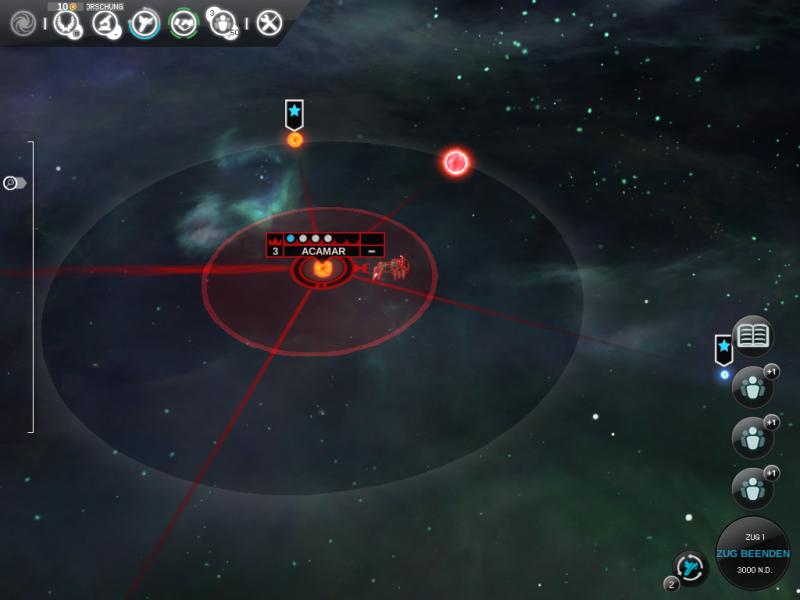Open the research microscope screen

pos(106,22)
